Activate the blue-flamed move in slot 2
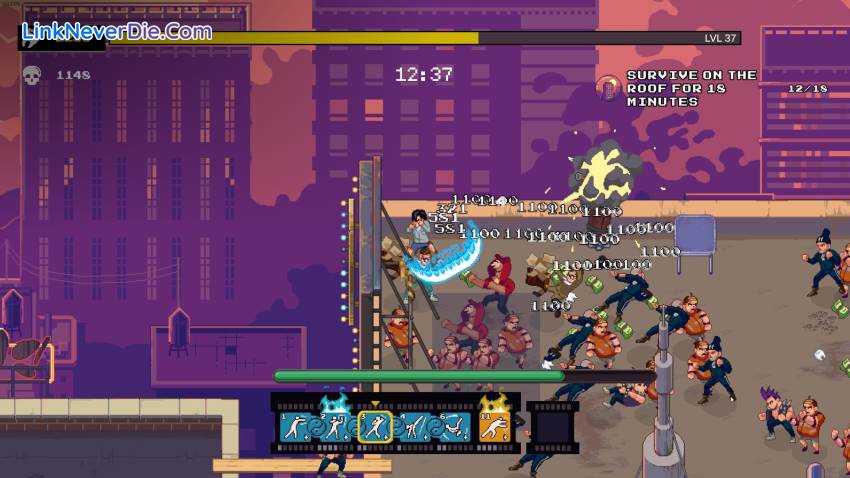This screenshot has width=850, height=478. pos(336,427)
